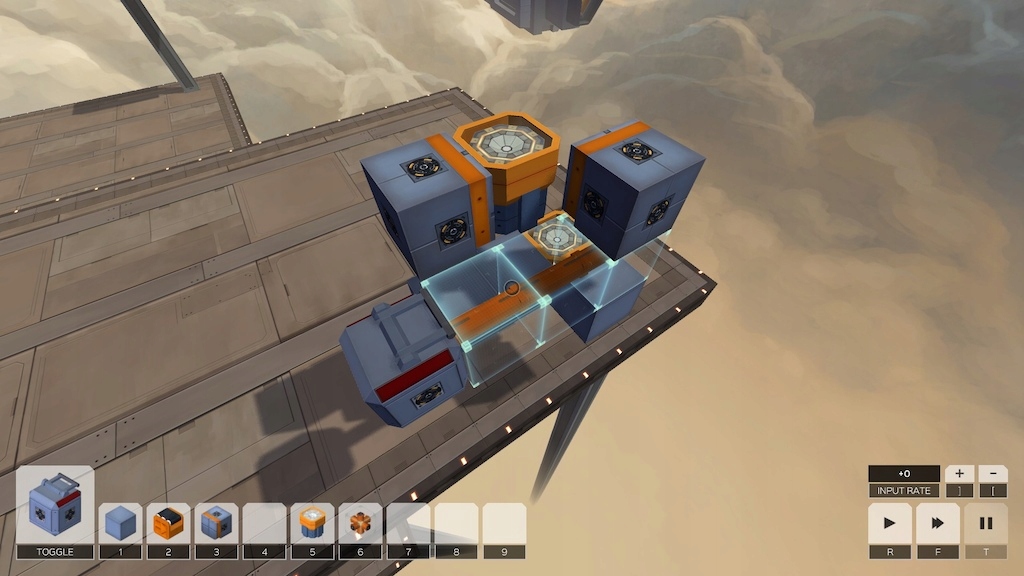Pause the simulation
Screen dimensions: 1024x576
986,523
